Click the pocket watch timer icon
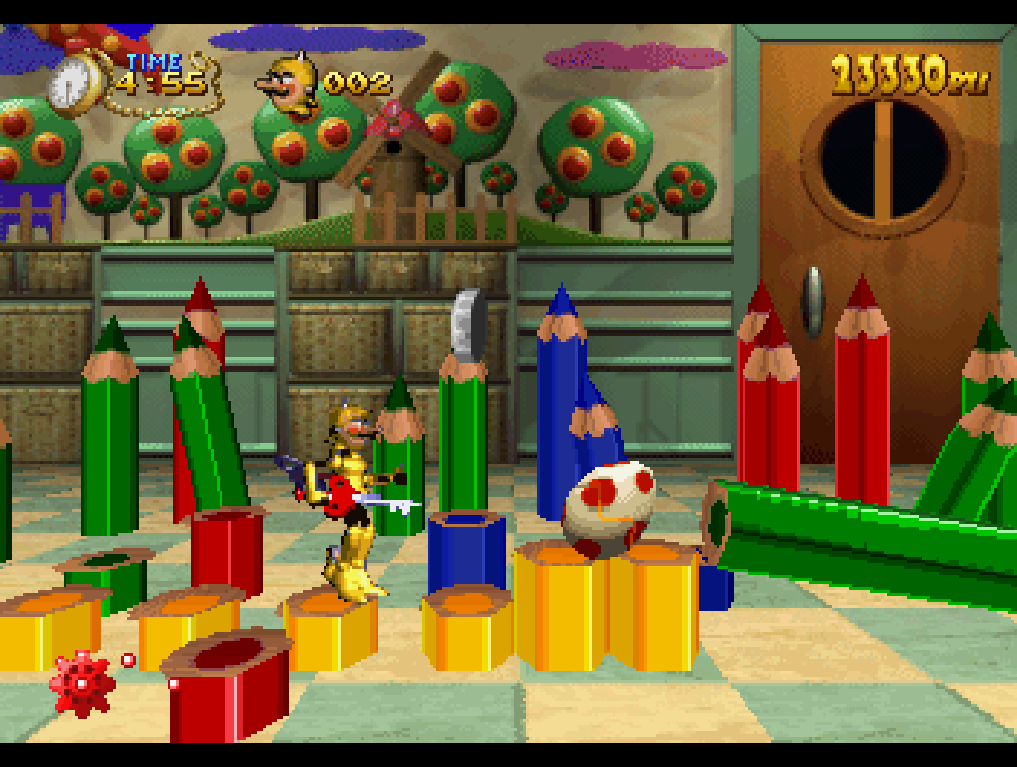 [x=74, y=84]
